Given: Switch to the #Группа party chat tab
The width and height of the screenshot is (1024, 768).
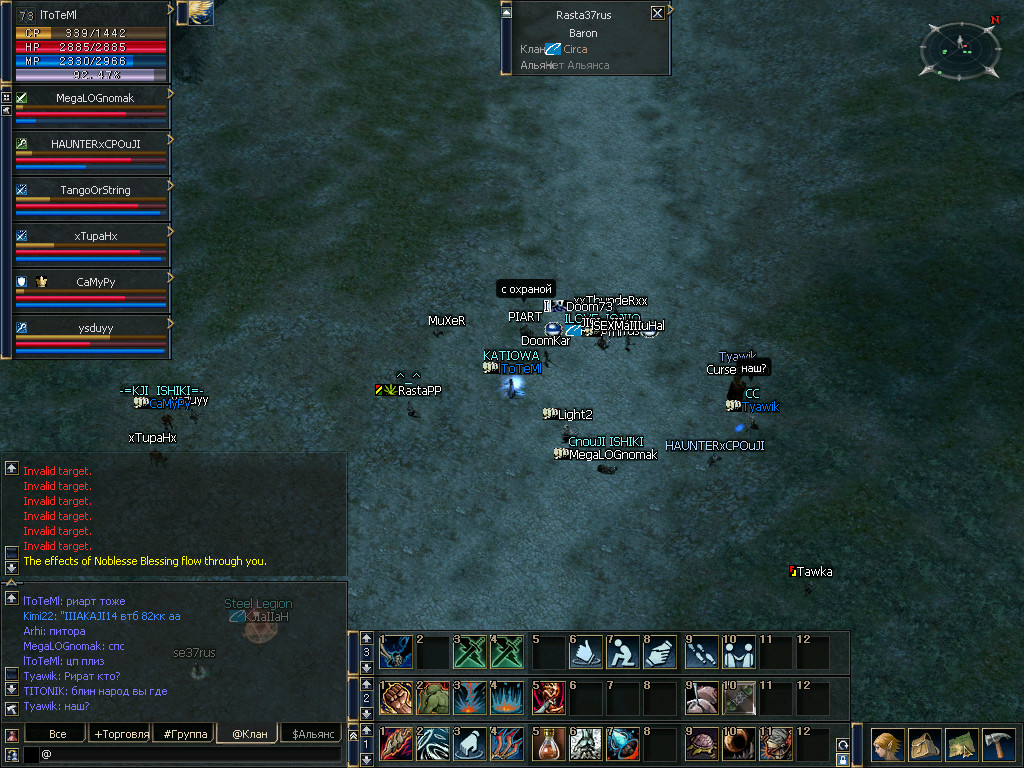Looking at the screenshot, I should click(185, 734).
